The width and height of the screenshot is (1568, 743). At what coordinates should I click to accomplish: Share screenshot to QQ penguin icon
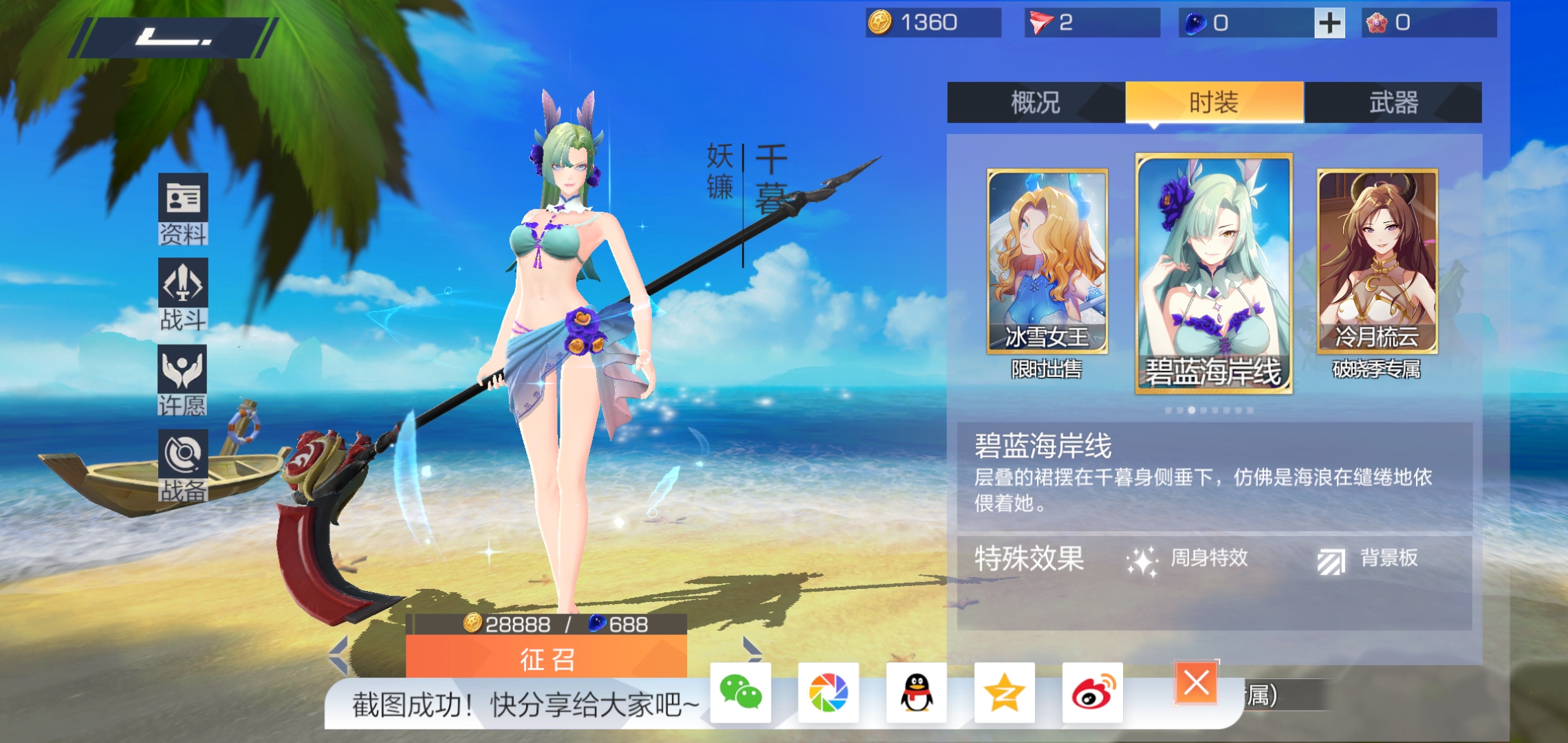coord(917,693)
